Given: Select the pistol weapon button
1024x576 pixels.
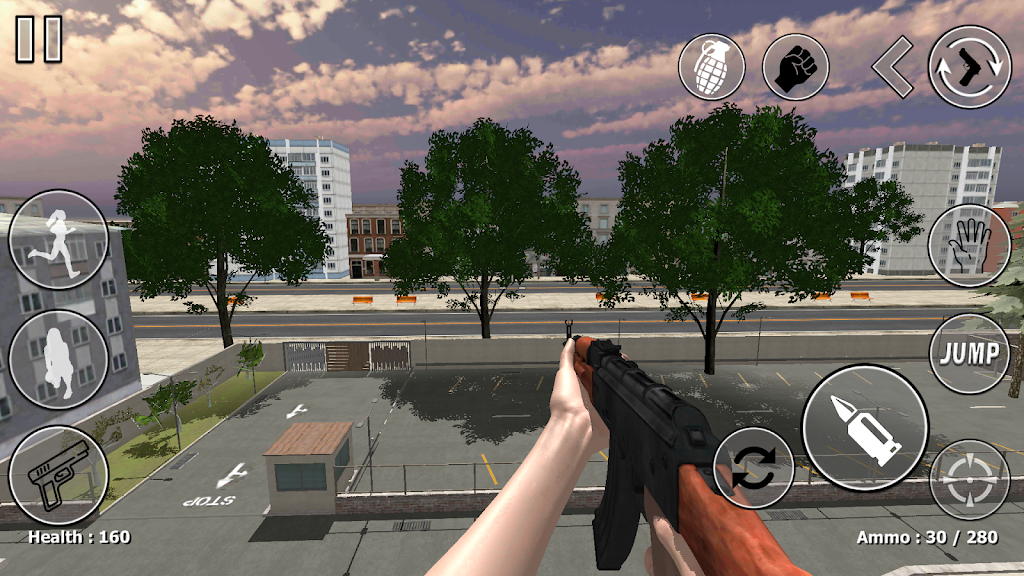Looking at the screenshot, I should [x=58, y=474].
